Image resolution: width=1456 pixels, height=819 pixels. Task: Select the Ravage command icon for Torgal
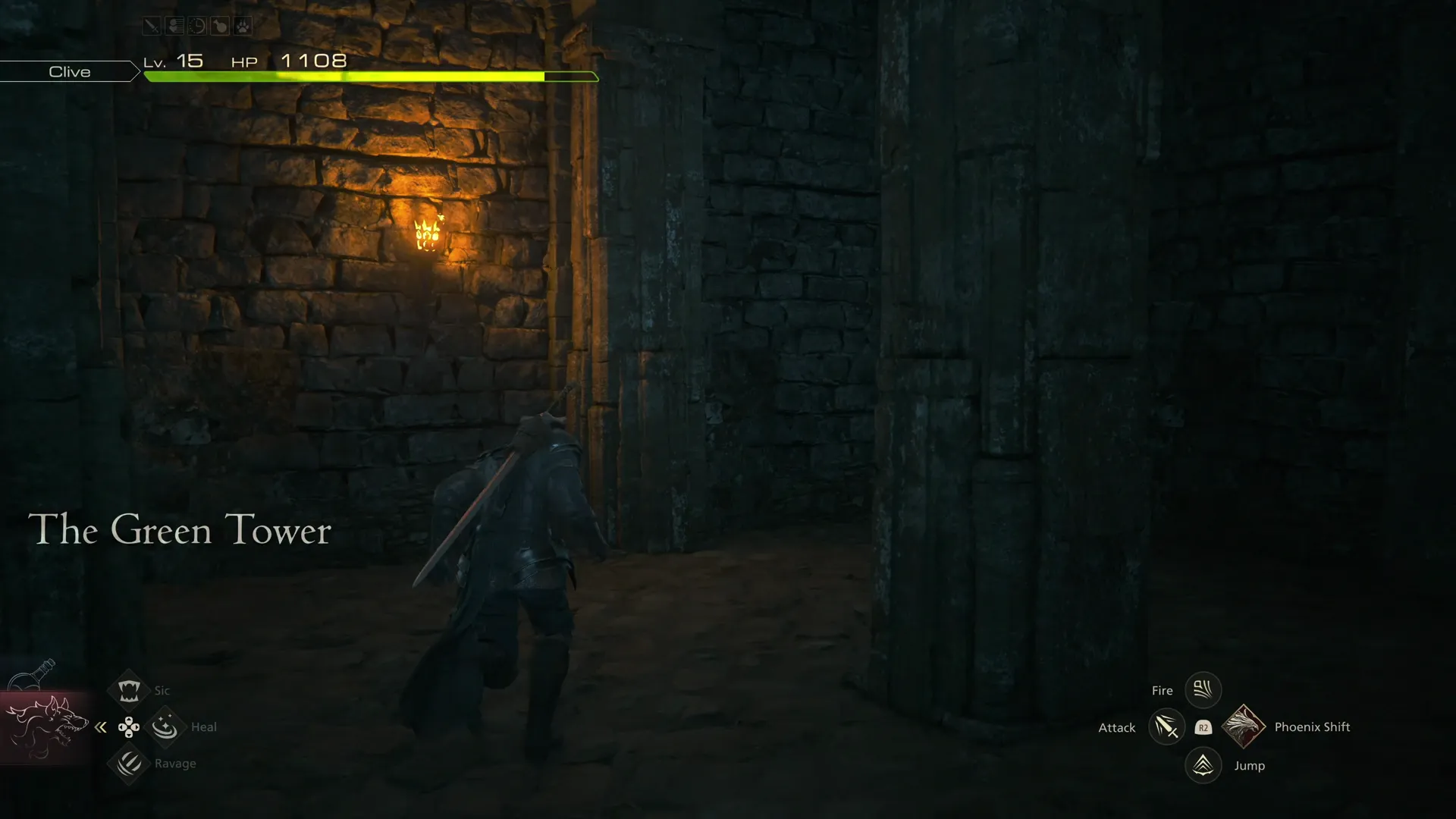click(129, 764)
